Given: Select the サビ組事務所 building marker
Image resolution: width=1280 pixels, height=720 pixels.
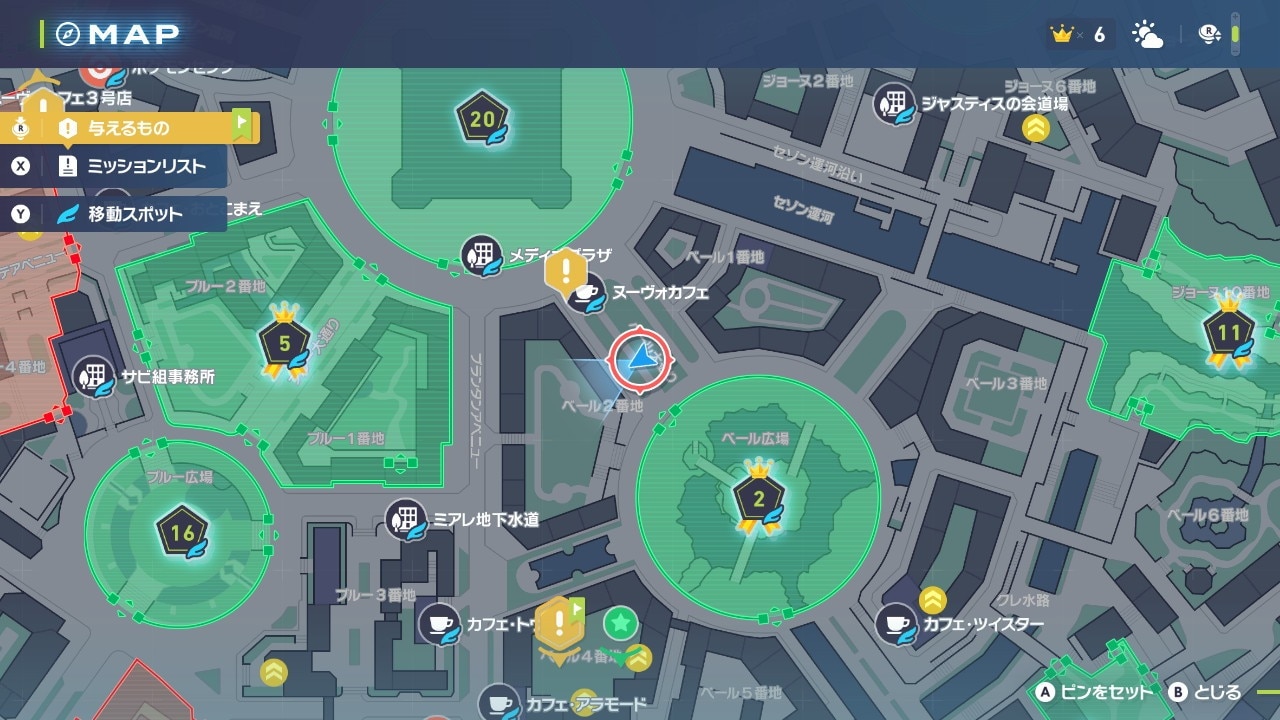Looking at the screenshot, I should [95, 377].
